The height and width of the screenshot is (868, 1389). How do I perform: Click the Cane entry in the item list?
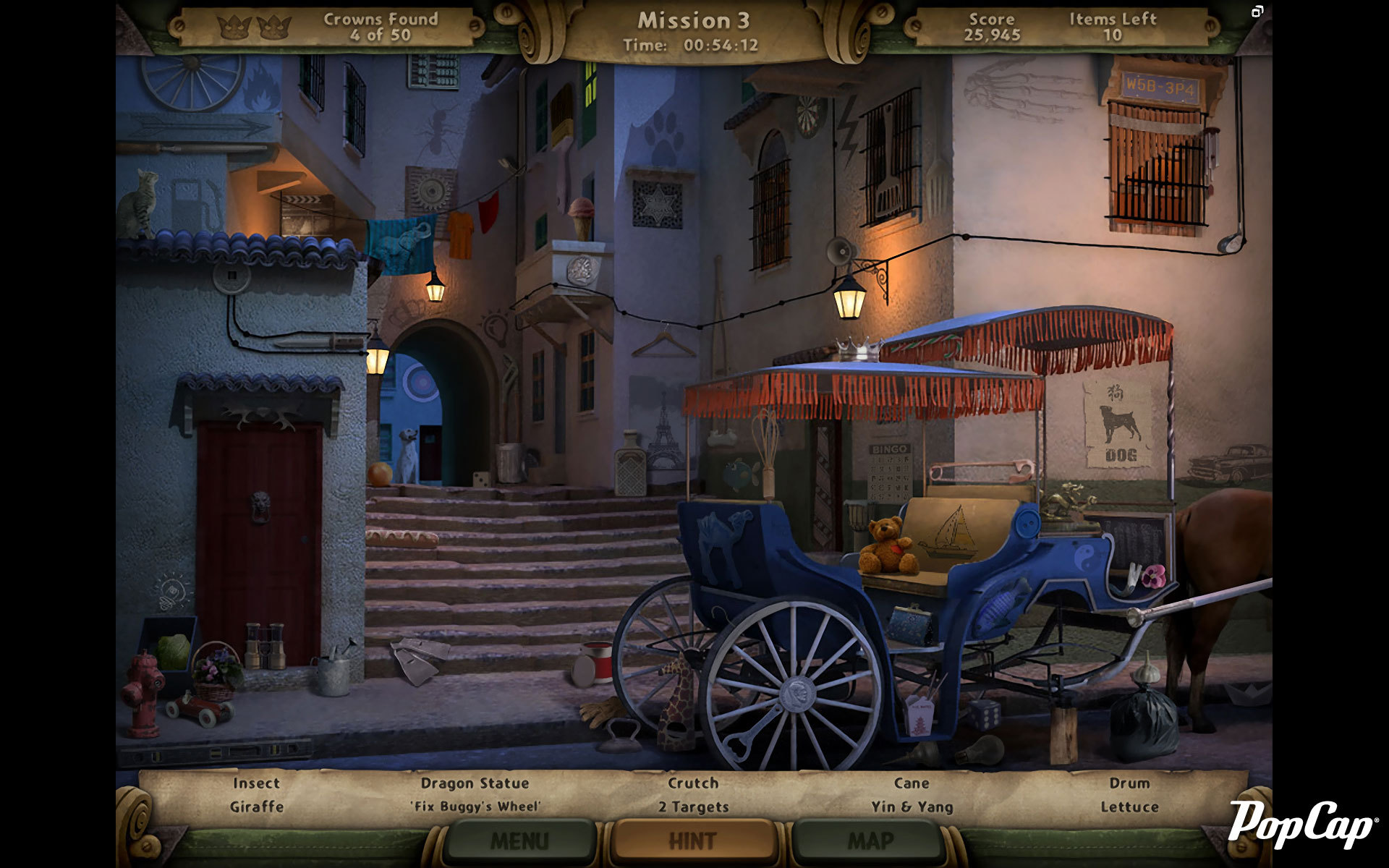pyautogui.click(x=913, y=783)
